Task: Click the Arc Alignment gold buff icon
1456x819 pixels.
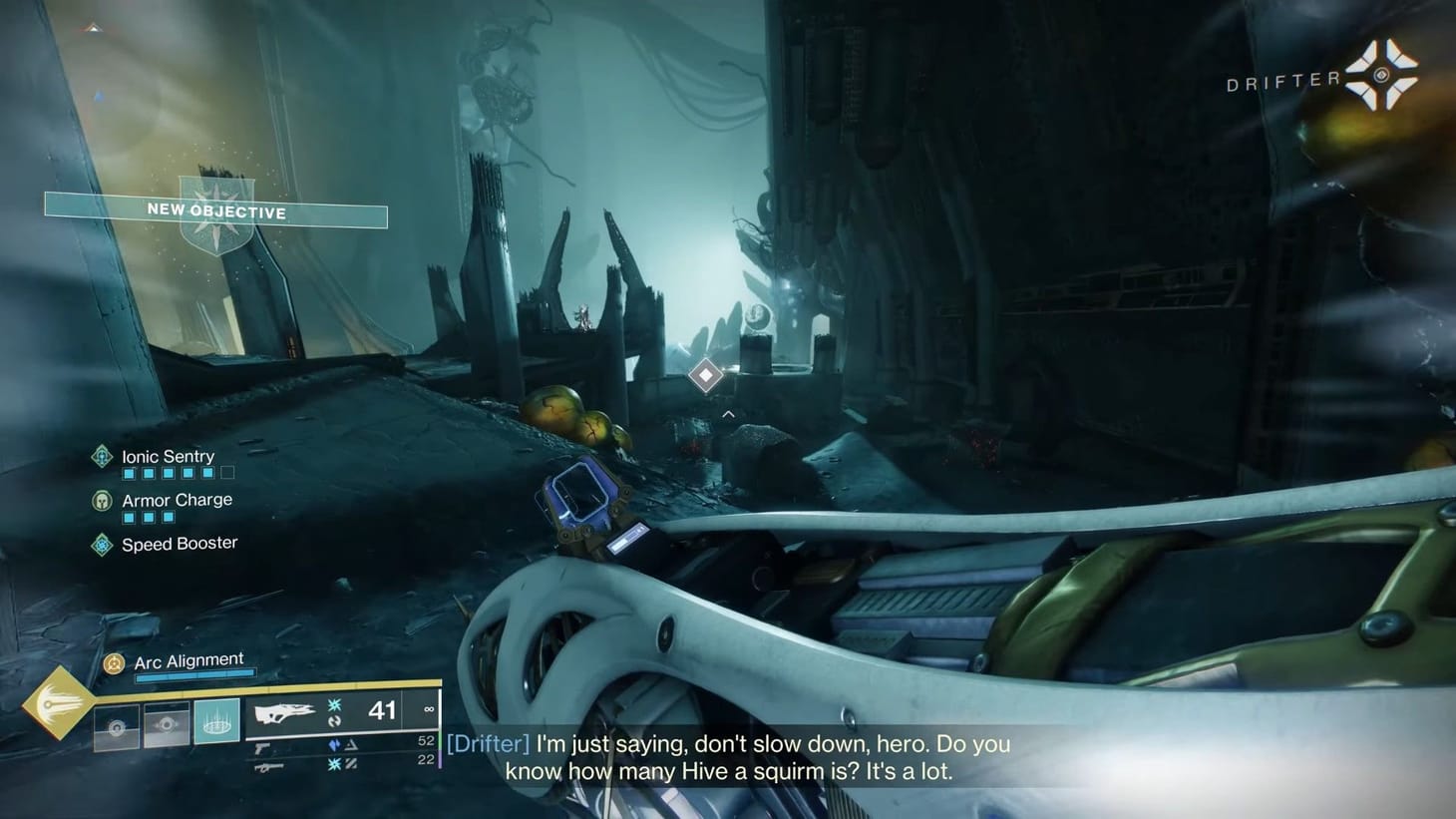Action: (x=114, y=662)
